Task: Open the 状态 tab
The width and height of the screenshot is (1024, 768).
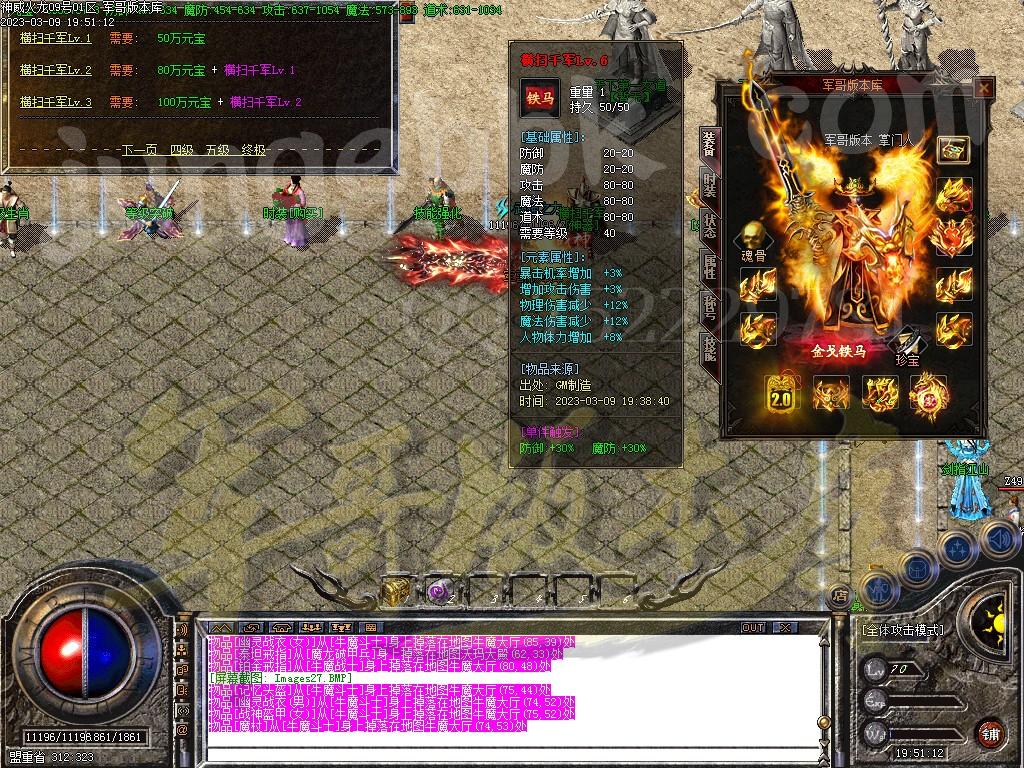Action: tap(709, 225)
